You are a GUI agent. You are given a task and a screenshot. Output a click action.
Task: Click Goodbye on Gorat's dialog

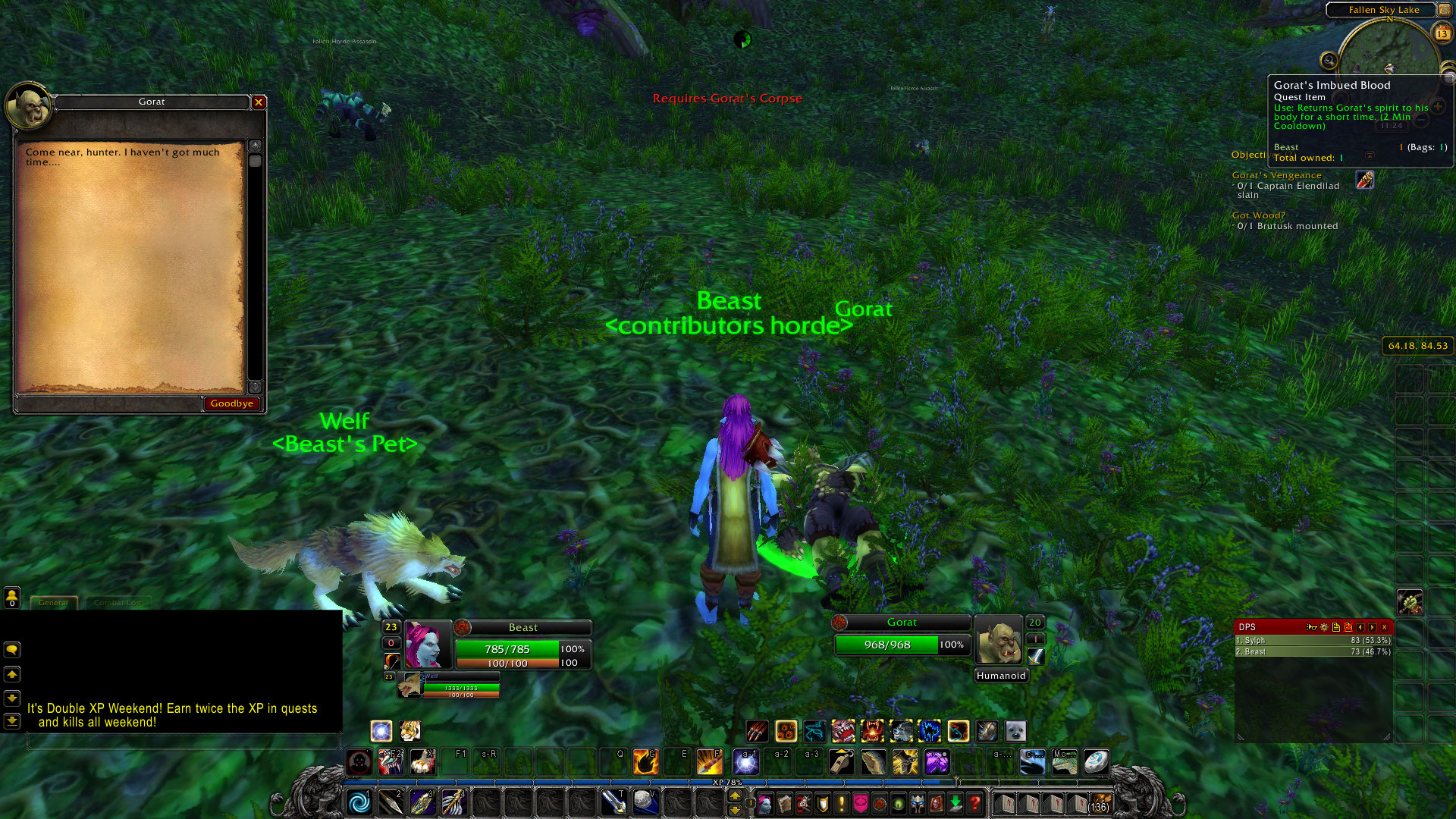(232, 403)
